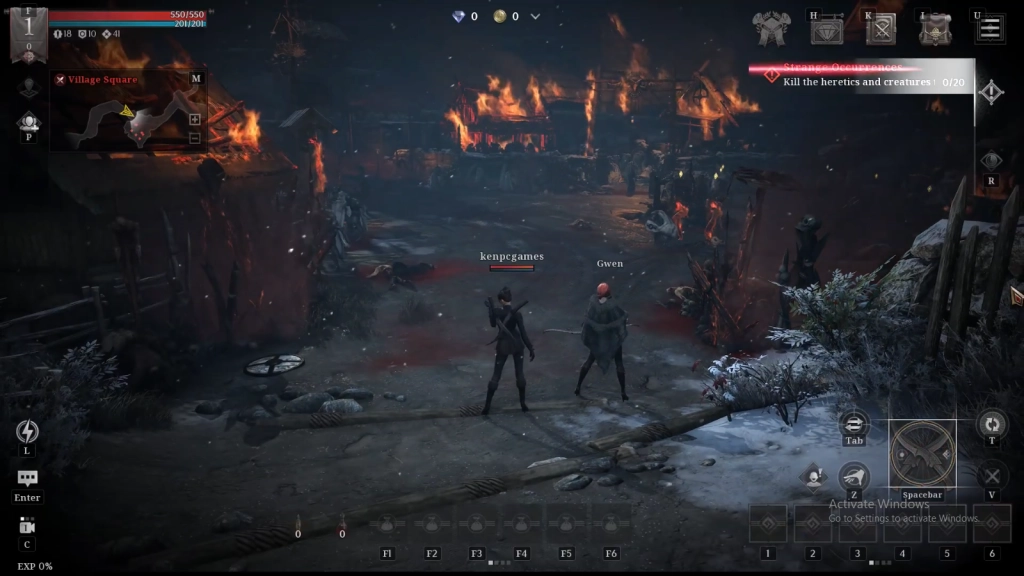This screenshot has width=1024, height=576.
Task: Open the chat bubble box
Action: tap(27, 479)
